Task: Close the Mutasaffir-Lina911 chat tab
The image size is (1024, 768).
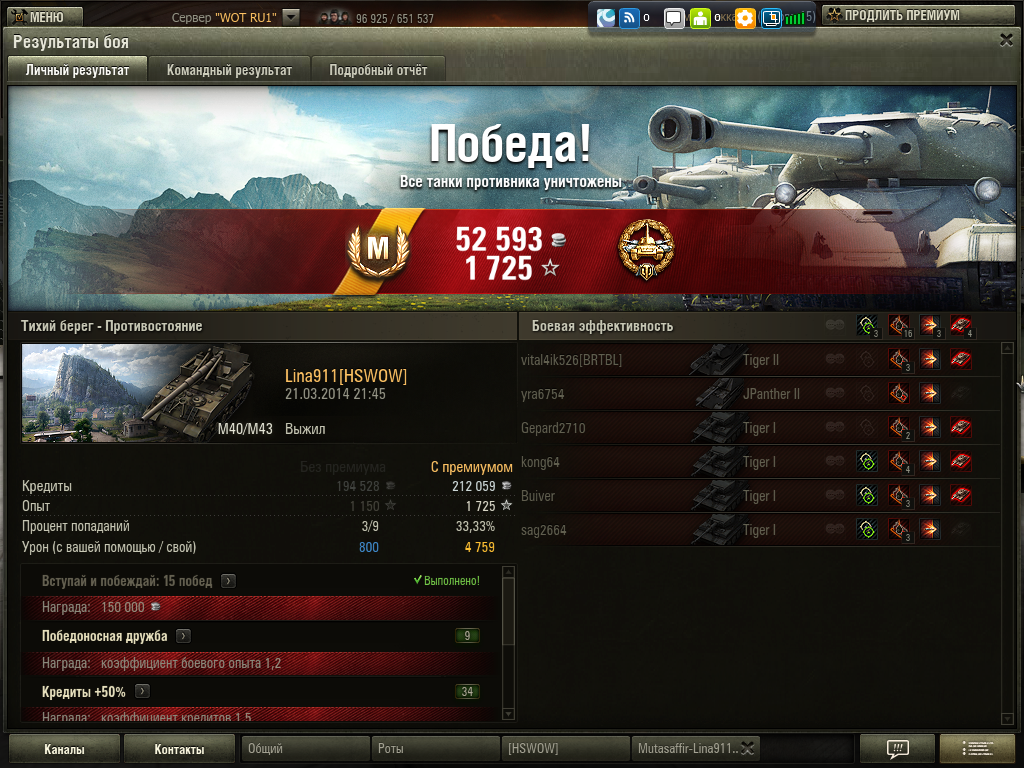Action: coord(748,748)
